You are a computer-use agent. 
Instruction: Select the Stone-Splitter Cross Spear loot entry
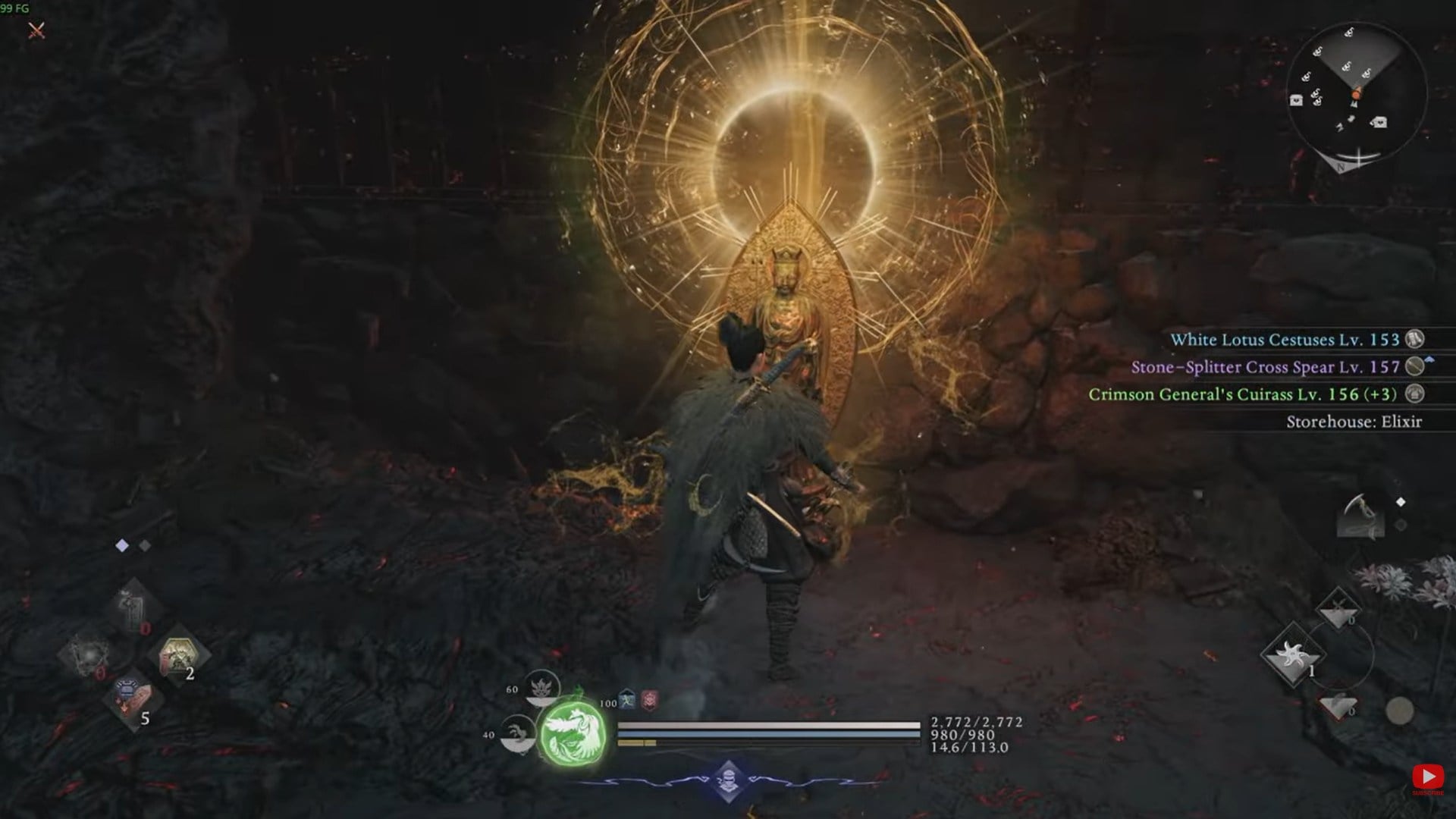(x=1265, y=367)
